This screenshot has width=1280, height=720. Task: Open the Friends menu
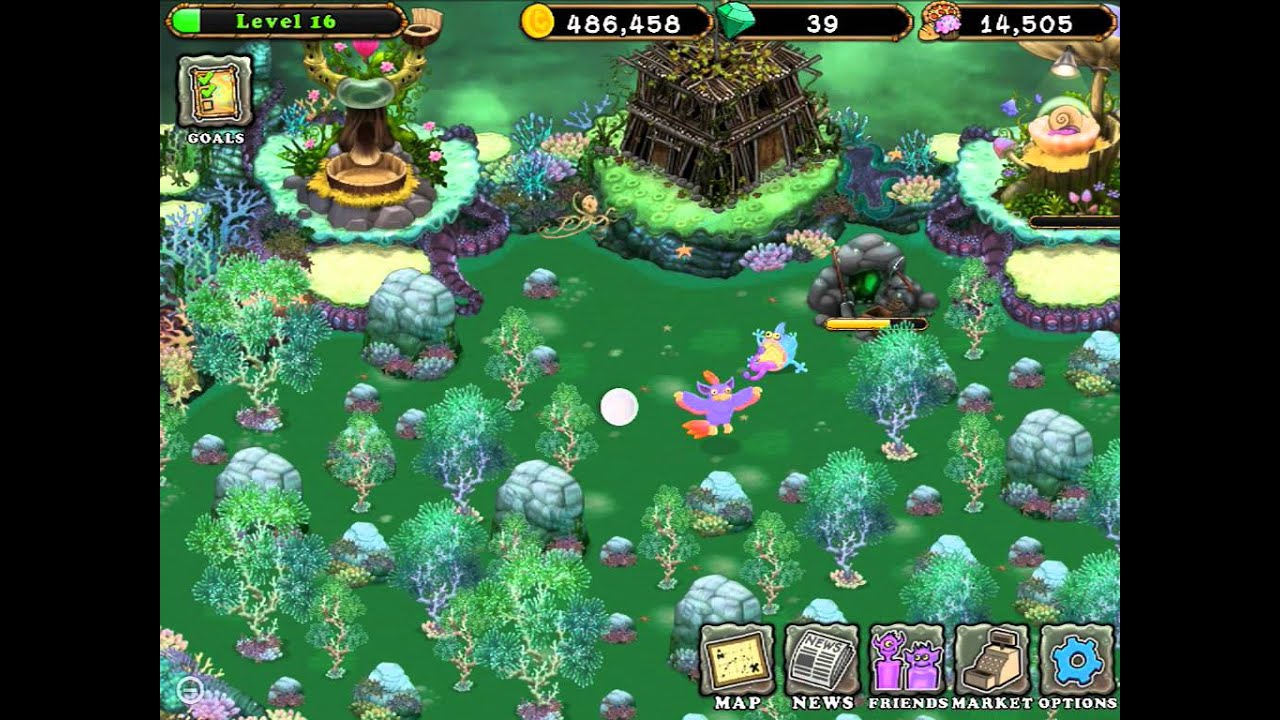point(906,661)
